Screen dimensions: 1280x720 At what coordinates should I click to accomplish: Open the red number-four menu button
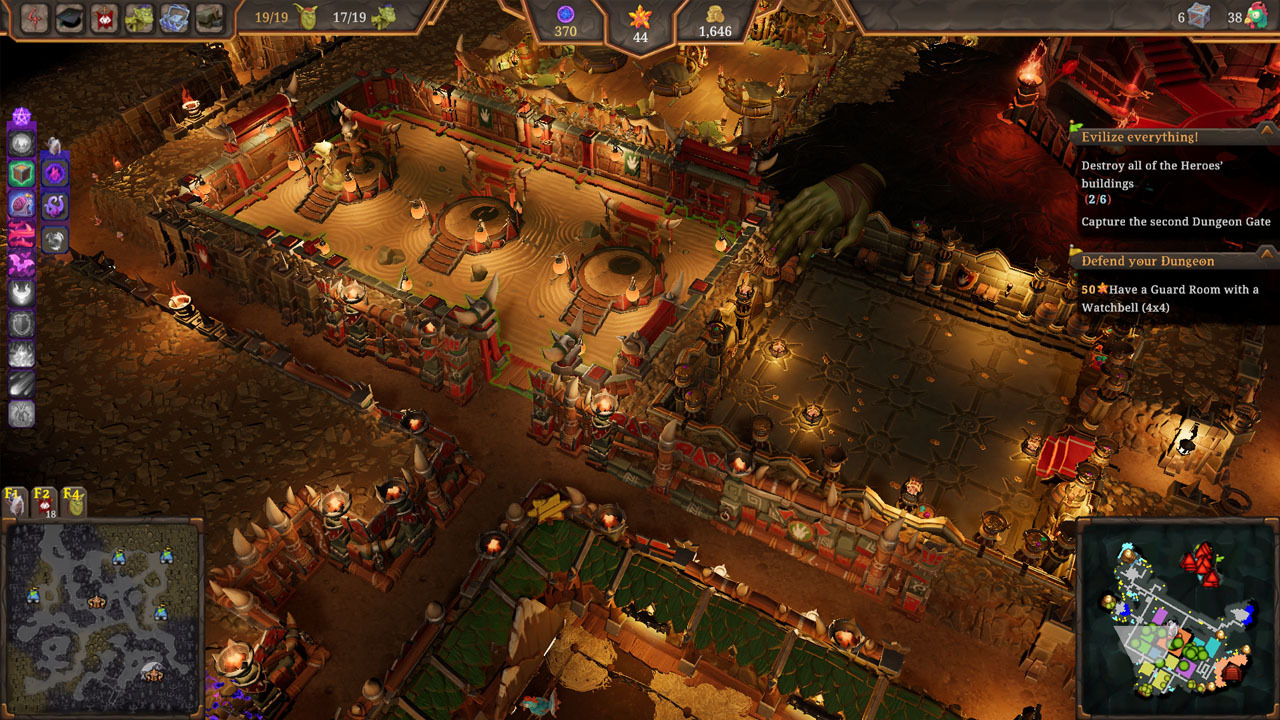coord(32,18)
